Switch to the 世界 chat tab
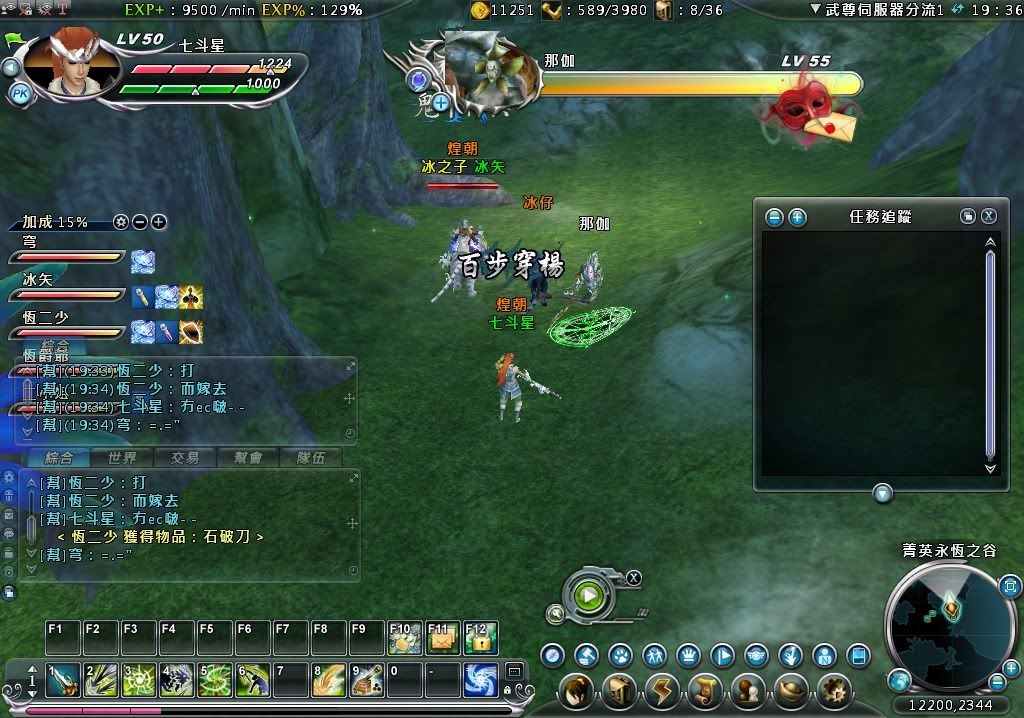 pos(122,458)
